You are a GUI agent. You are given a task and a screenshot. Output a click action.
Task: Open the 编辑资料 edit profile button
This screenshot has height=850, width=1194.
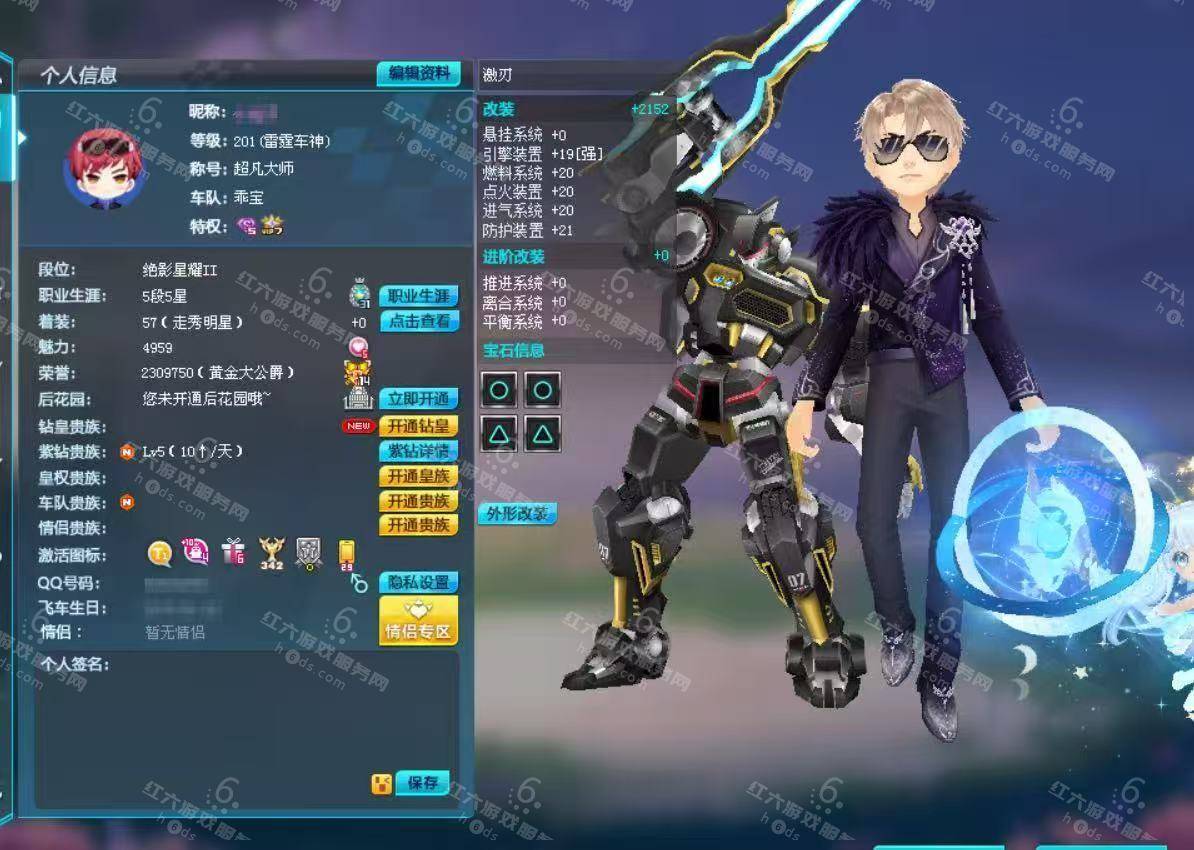click(x=418, y=74)
